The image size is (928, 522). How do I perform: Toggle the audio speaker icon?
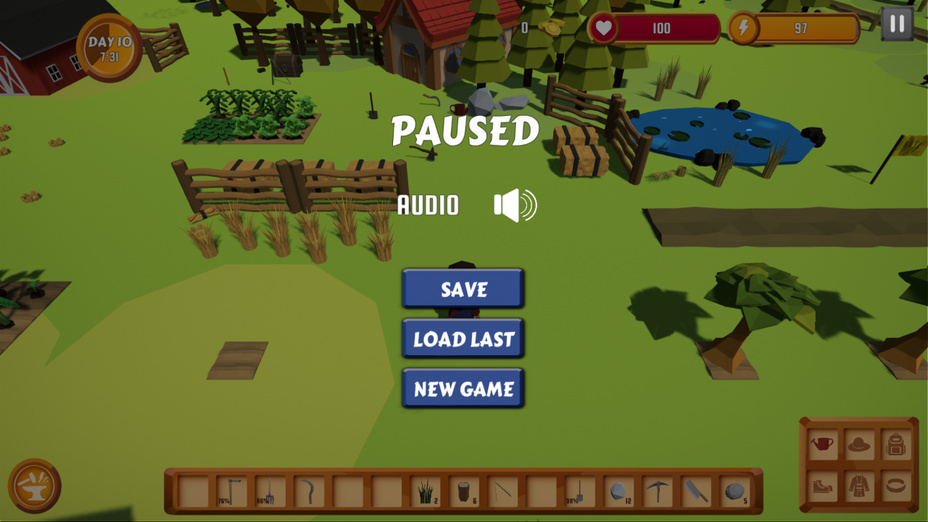click(x=515, y=206)
